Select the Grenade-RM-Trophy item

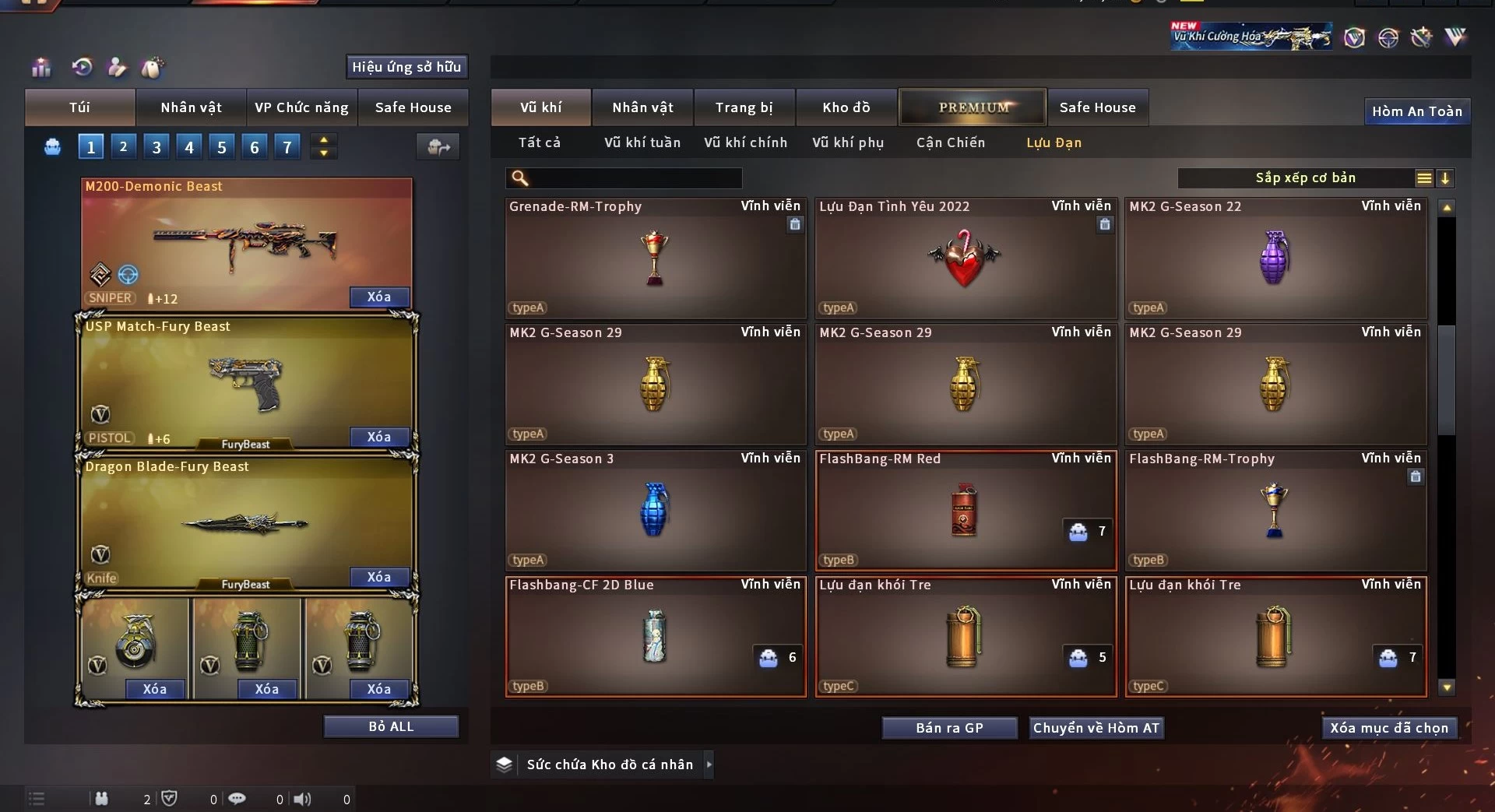click(655, 258)
